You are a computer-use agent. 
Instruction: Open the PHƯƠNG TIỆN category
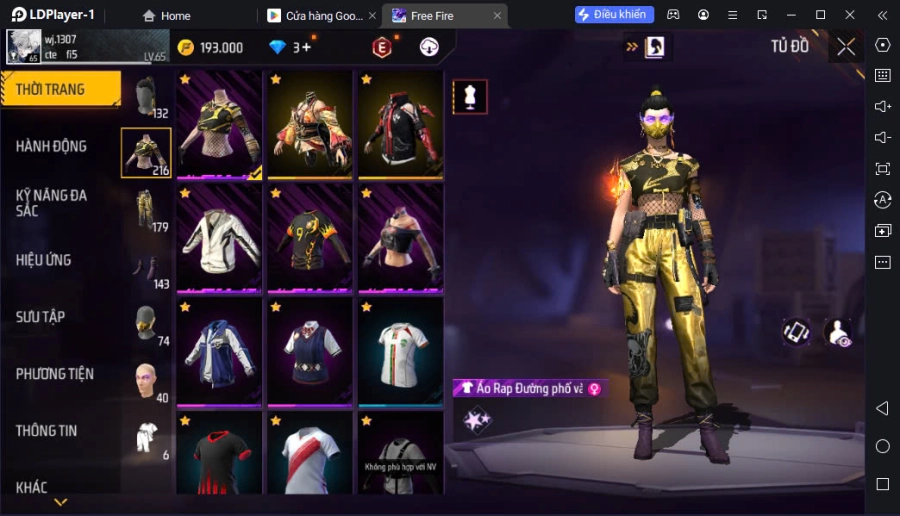pos(55,374)
